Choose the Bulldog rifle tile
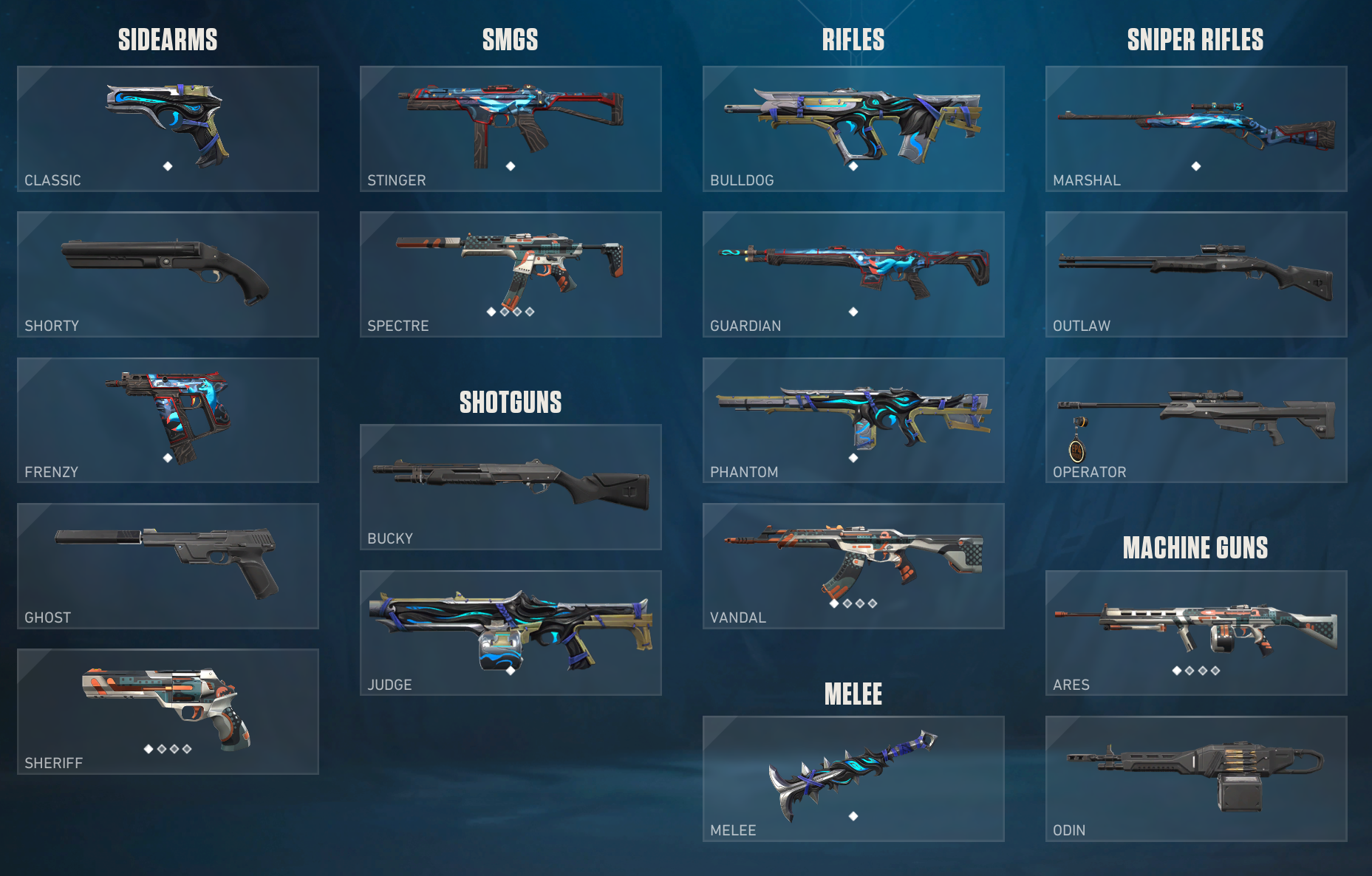This screenshot has width=1372, height=876. 853,129
